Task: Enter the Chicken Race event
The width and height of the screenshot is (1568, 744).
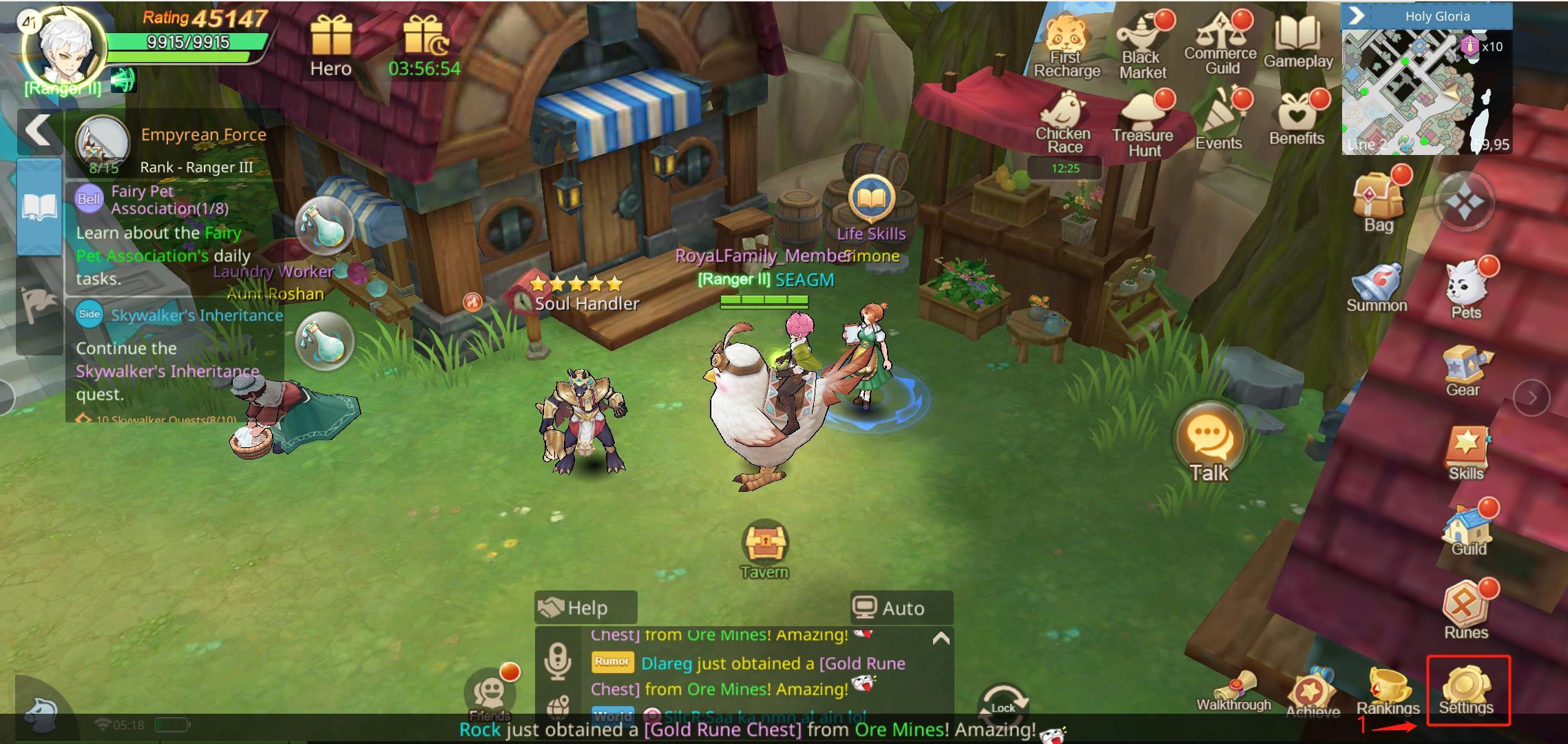Action: (1064, 124)
